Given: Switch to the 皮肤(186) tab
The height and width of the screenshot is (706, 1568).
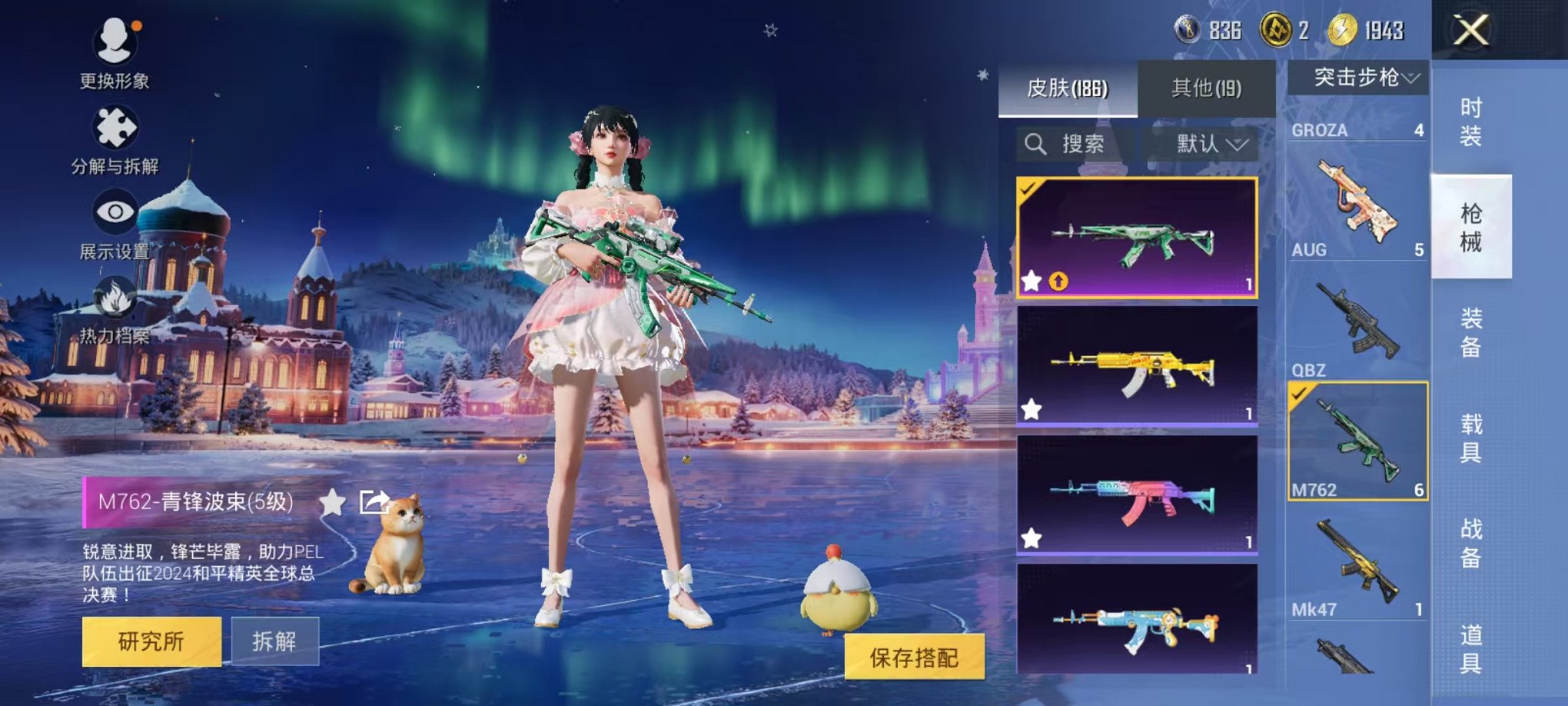Looking at the screenshot, I should [1067, 88].
